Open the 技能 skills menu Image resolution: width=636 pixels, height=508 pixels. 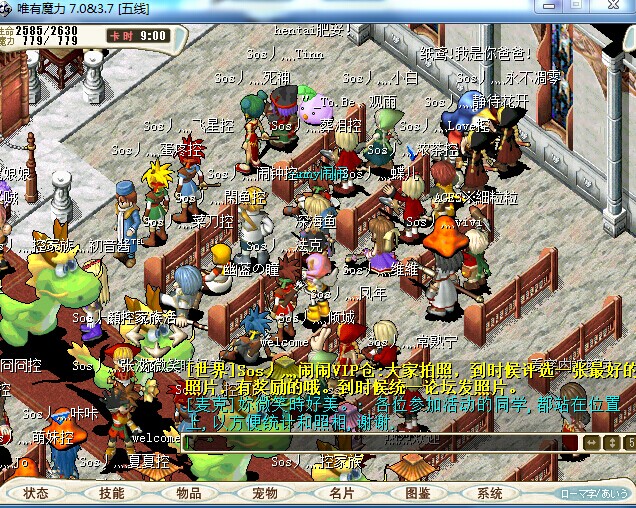[x=112, y=493]
